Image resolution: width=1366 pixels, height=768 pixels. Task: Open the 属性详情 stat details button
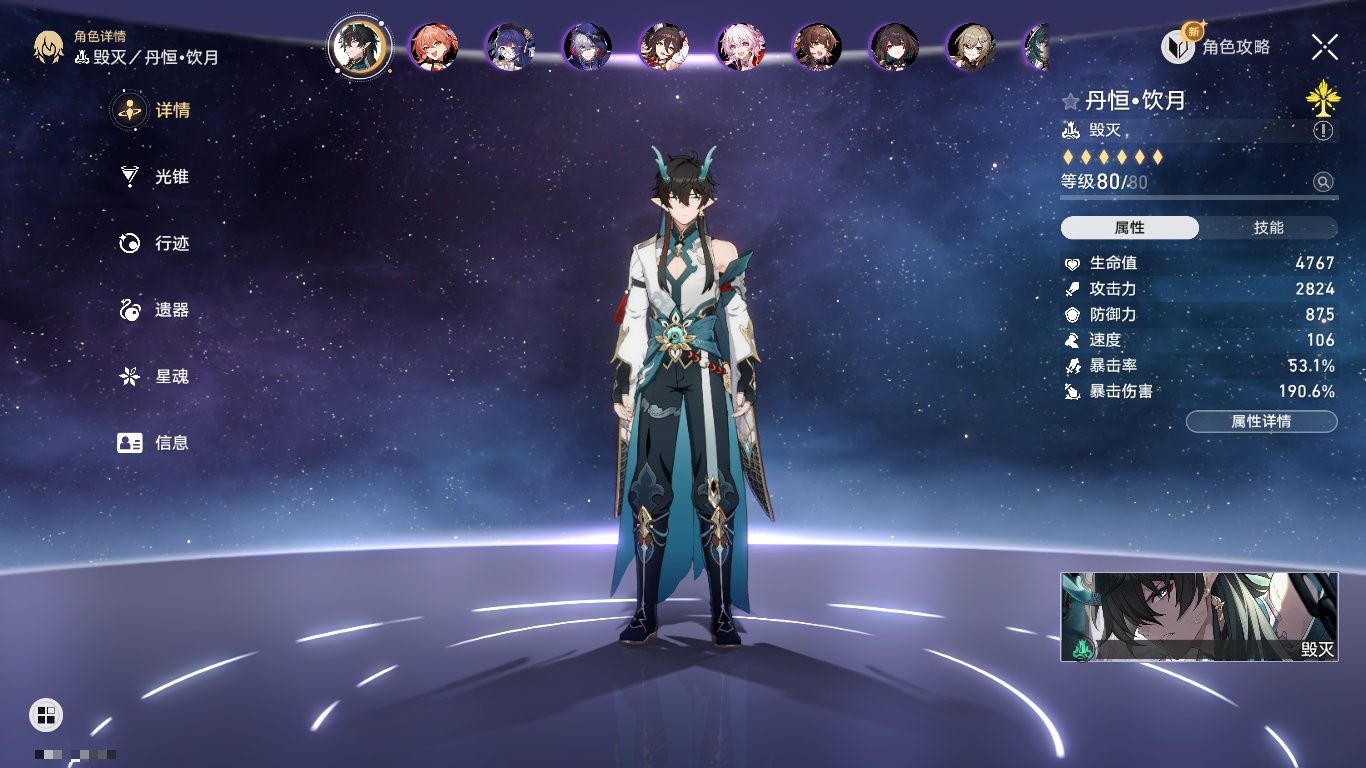tap(1261, 422)
